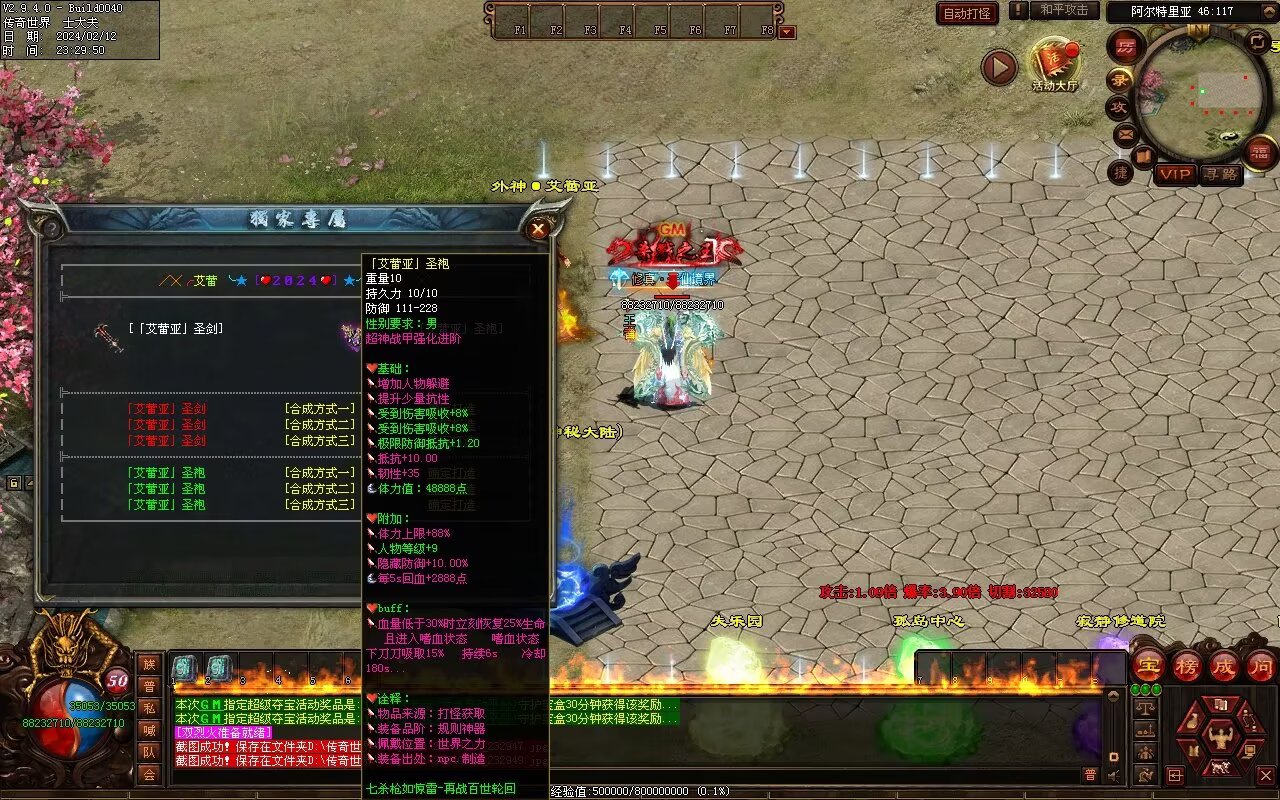Open the 历 calendar button
Viewport: 1280px width, 800px height.
pos(1127,48)
